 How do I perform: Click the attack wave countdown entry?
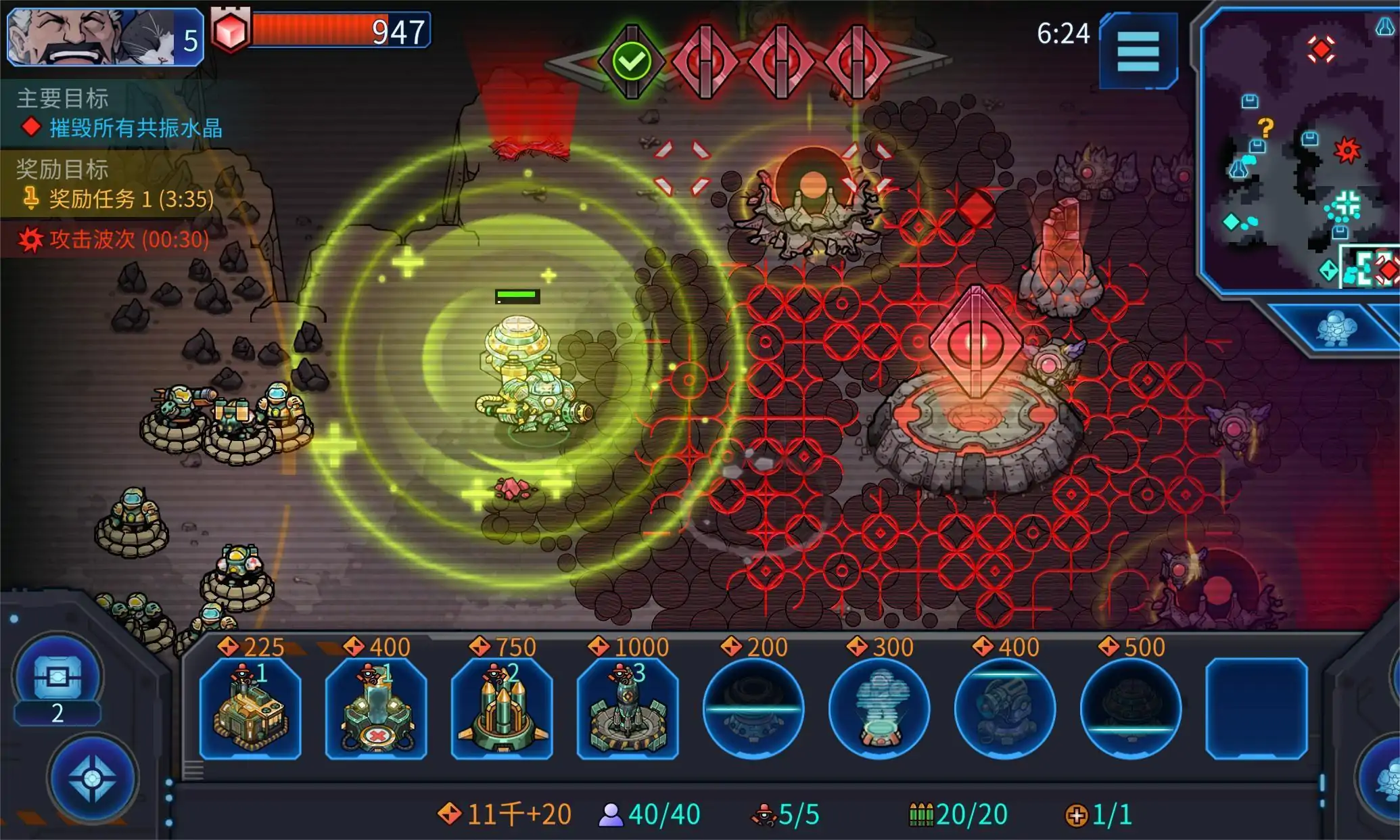point(129,239)
